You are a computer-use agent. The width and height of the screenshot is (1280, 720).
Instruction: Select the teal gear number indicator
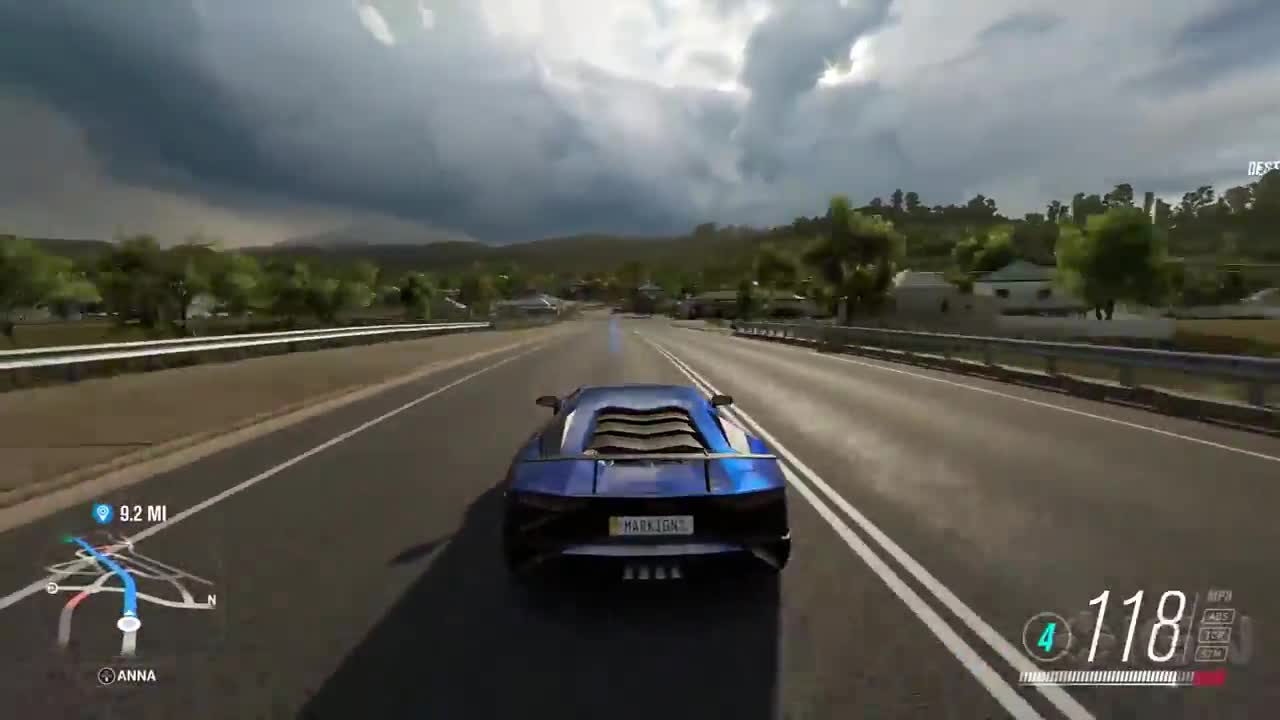pyautogui.click(x=1046, y=638)
